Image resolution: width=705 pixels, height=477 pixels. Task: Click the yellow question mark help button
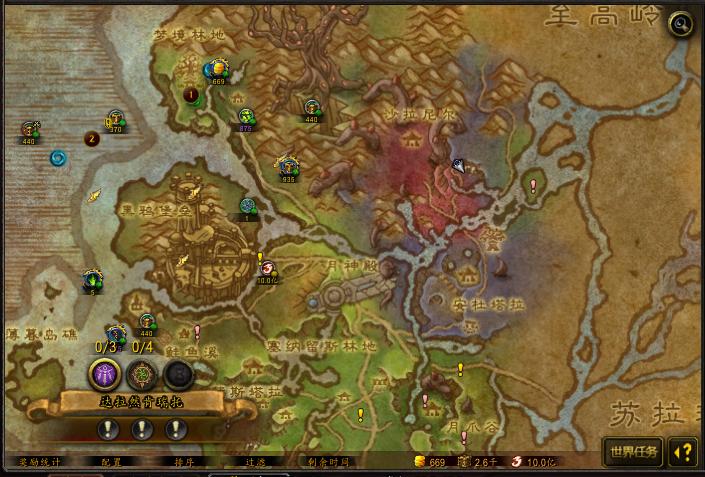click(683, 452)
